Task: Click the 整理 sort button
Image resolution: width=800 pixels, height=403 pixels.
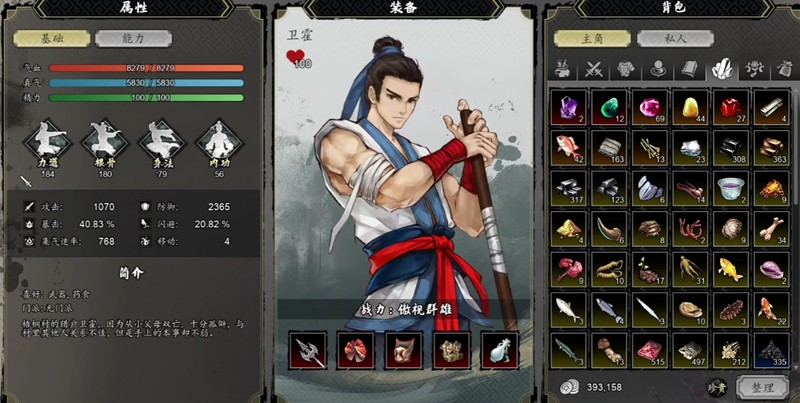Action: pyautogui.click(x=760, y=386)
